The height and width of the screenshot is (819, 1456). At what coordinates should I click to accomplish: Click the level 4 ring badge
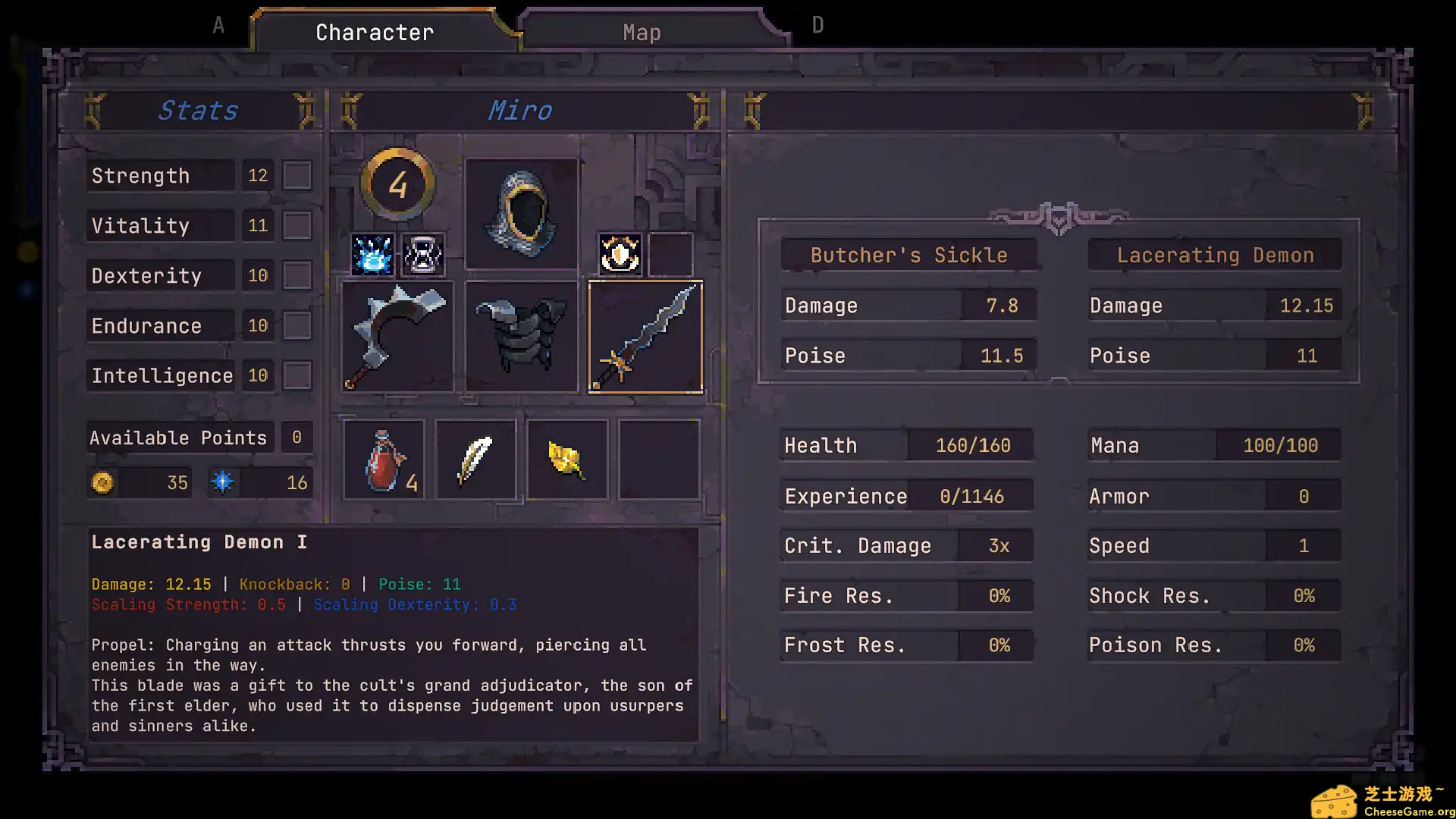[x=397, y=184]
